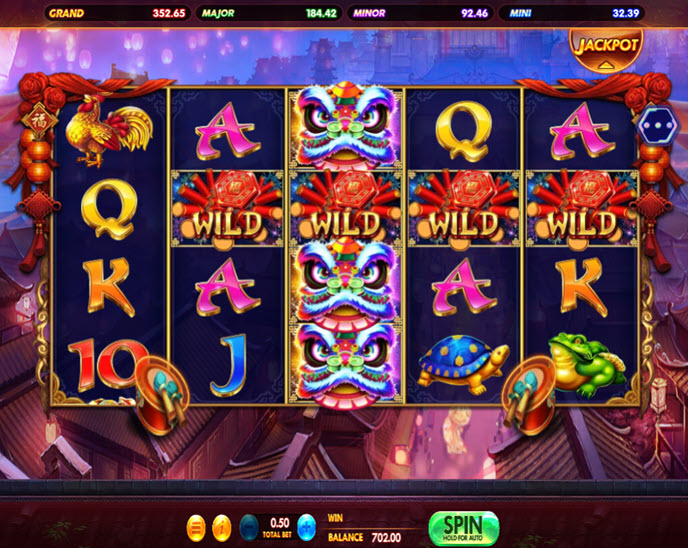Spin the reels with the green SPIN button

tap(462, 527)
